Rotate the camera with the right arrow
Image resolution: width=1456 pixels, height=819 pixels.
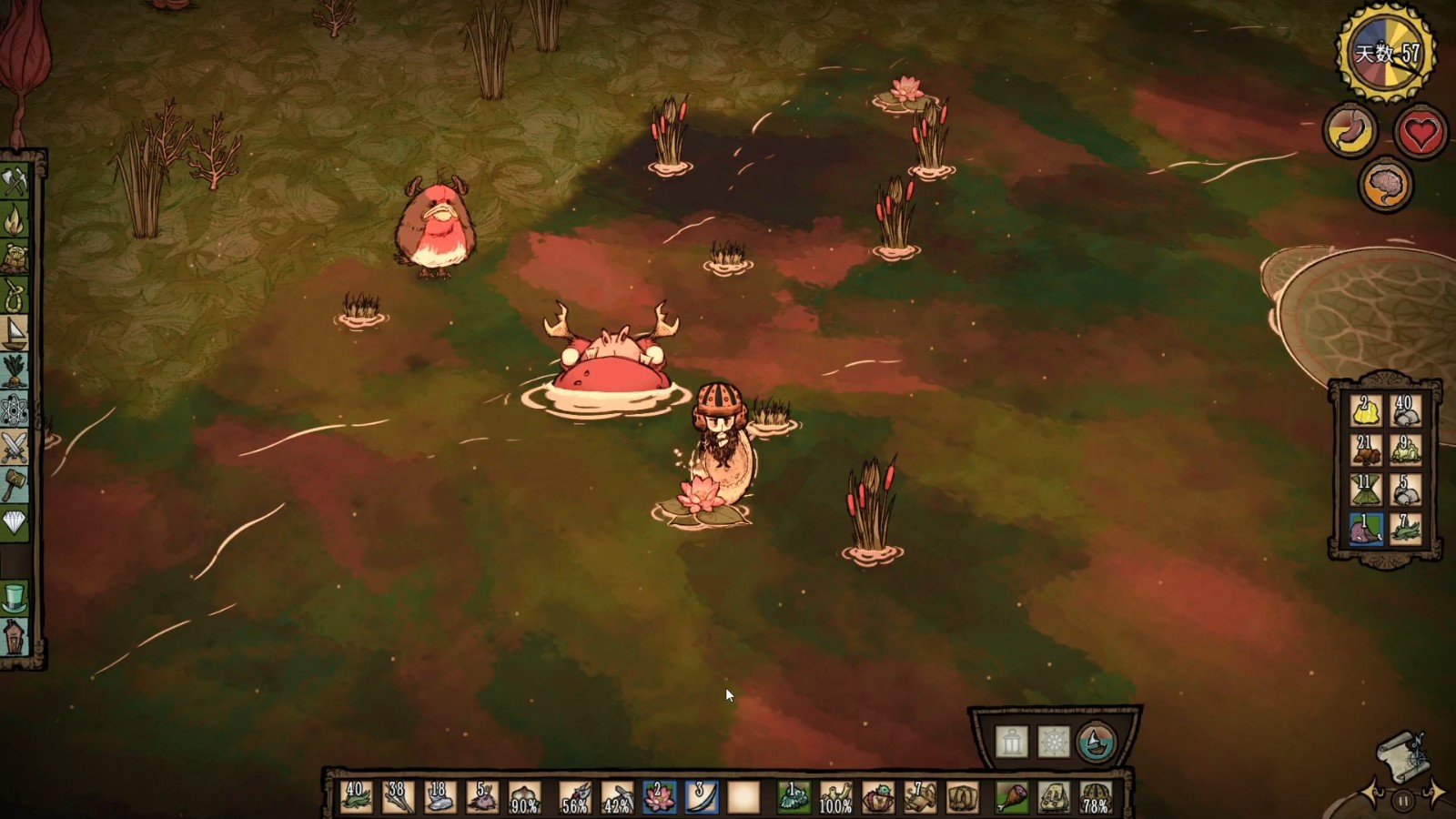[1434, 793]
